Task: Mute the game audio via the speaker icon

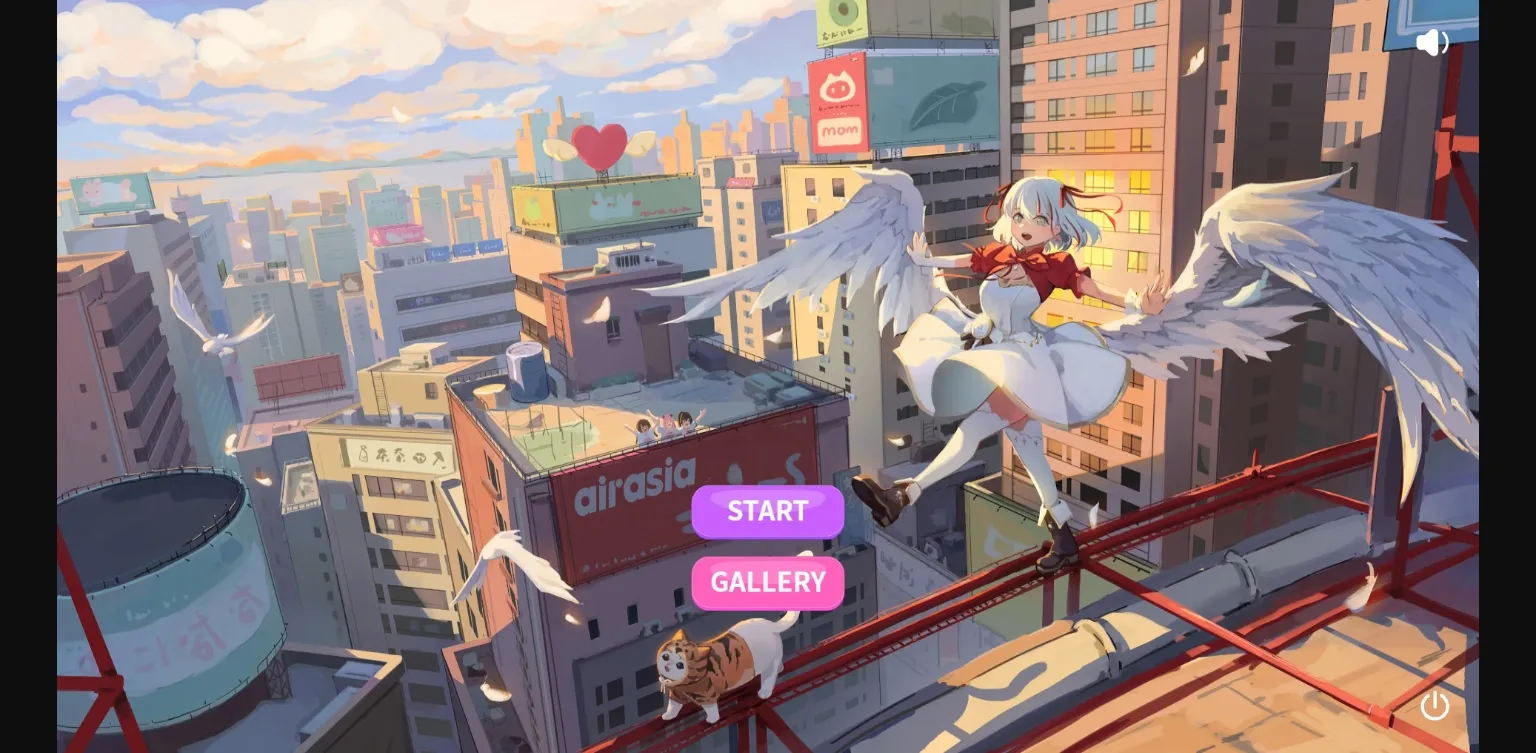Action: [x=1433, y=42]
